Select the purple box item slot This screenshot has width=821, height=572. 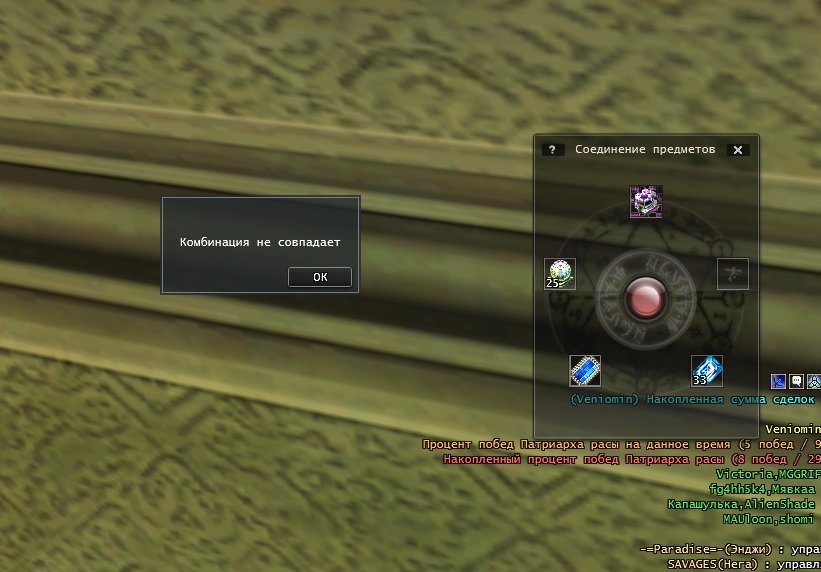646,202
